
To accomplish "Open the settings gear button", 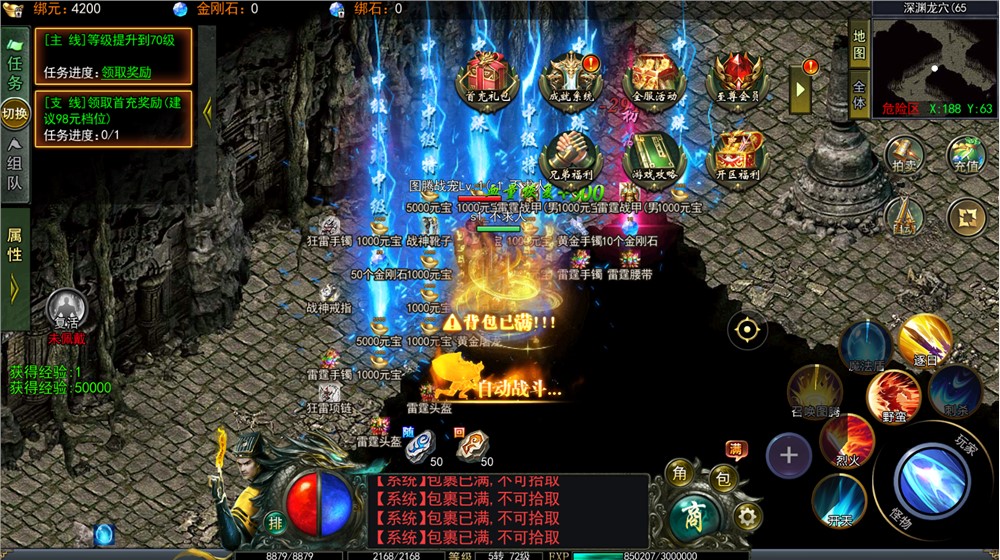I will (x=746, y=515).
